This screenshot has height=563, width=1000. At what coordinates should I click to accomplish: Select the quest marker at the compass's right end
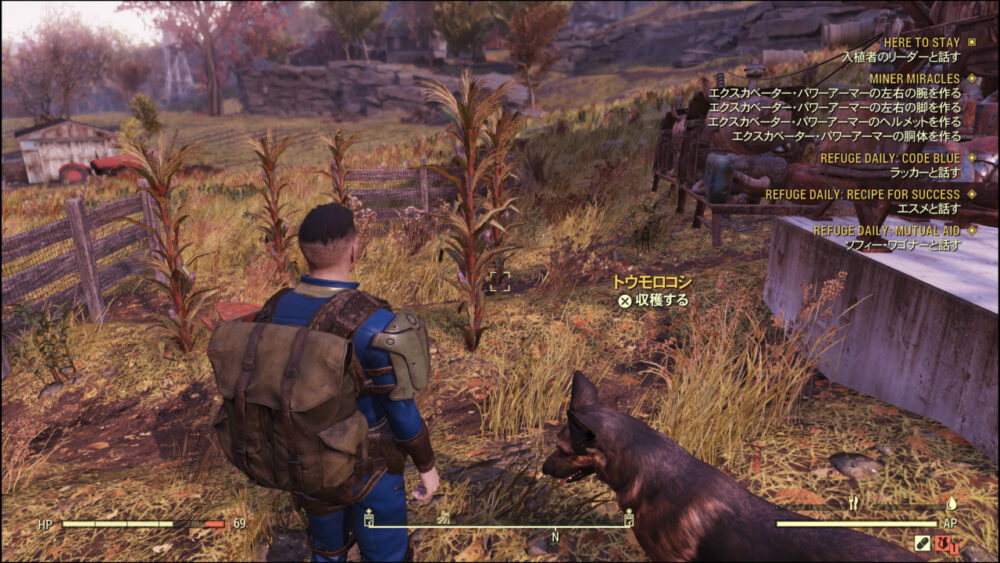click(628, 518)
